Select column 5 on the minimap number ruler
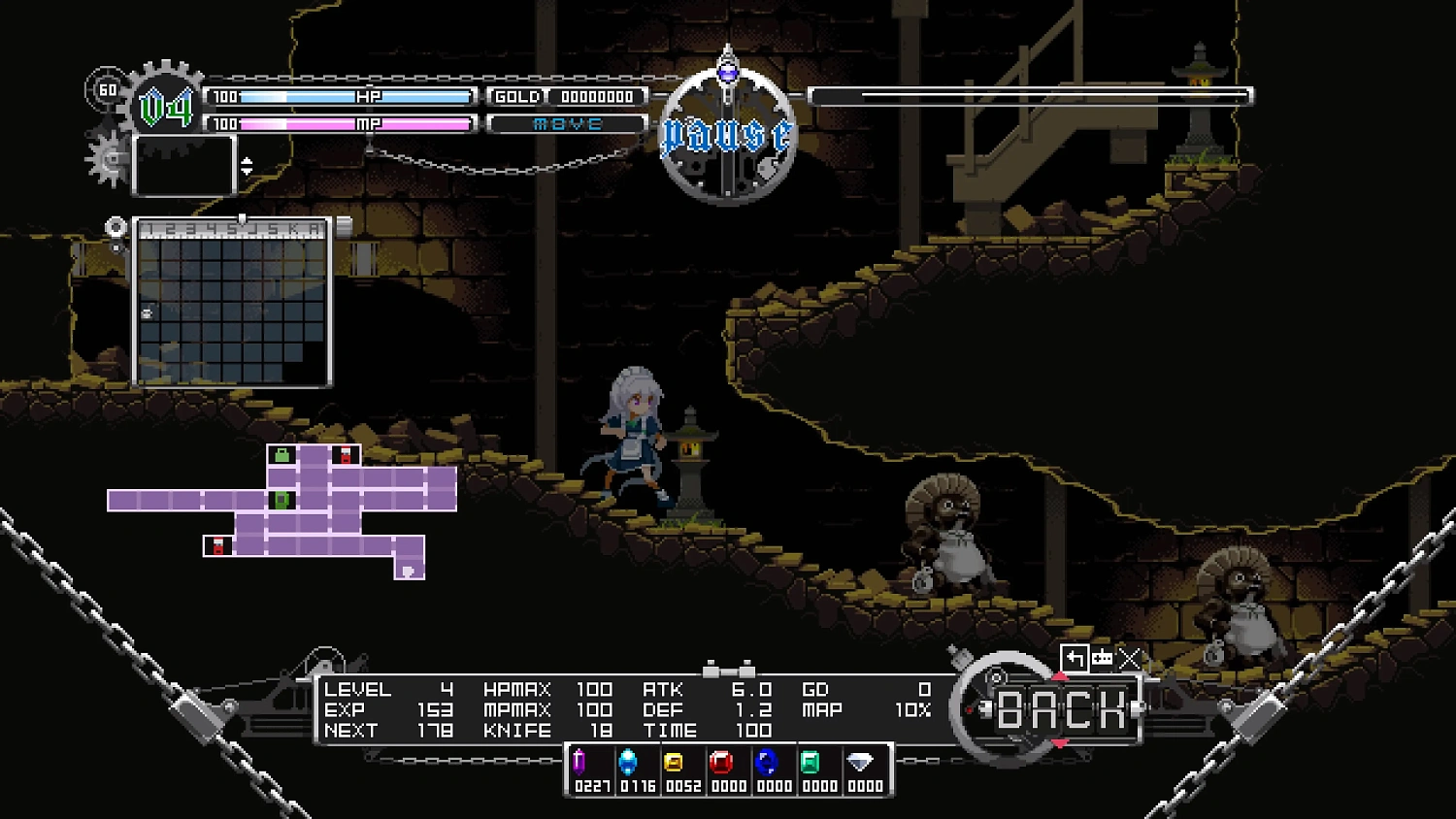This screenshot has height=819, width=1456. point(231,228)
